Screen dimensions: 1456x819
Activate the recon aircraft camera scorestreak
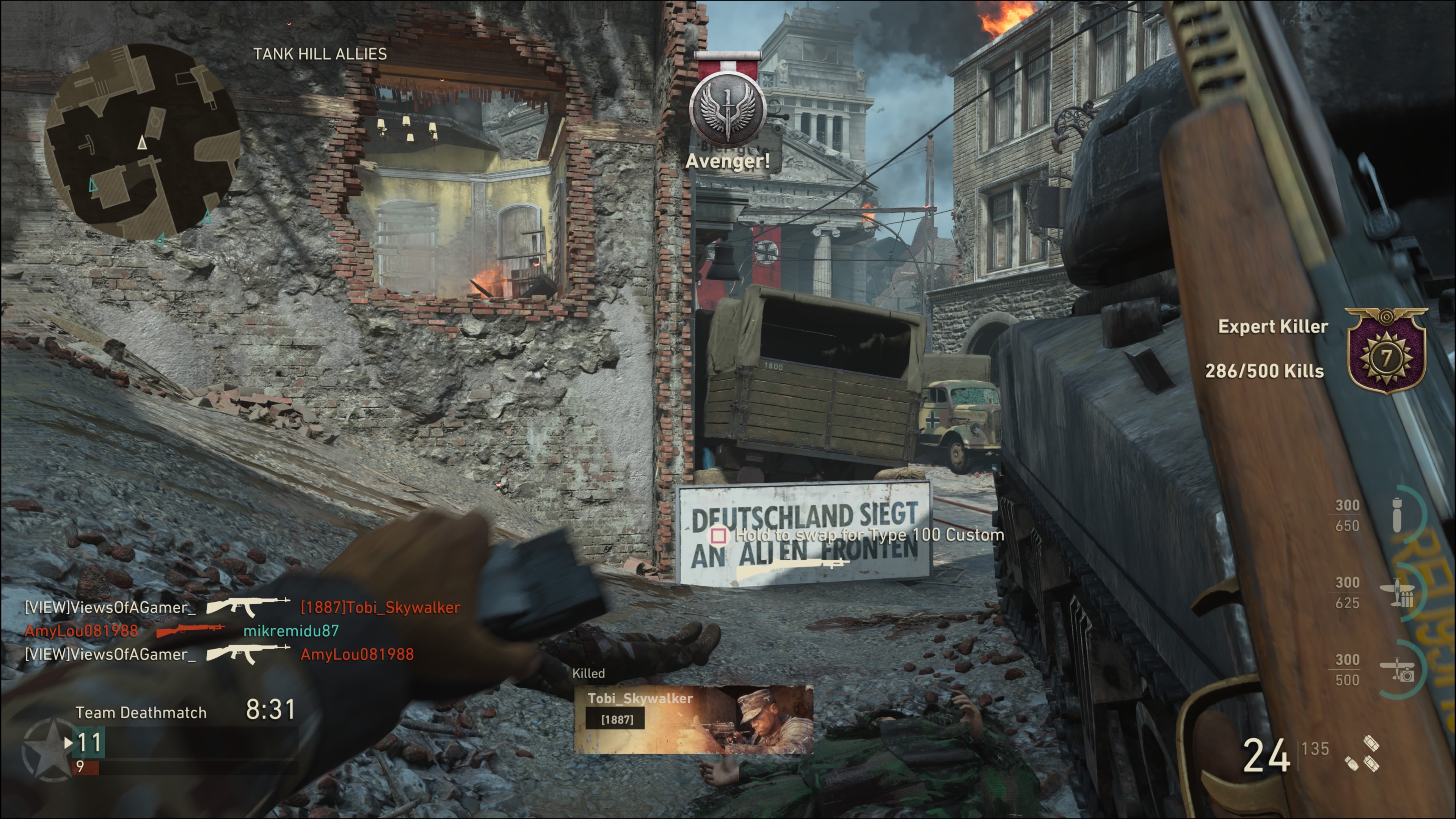(x=1398, y=670)
